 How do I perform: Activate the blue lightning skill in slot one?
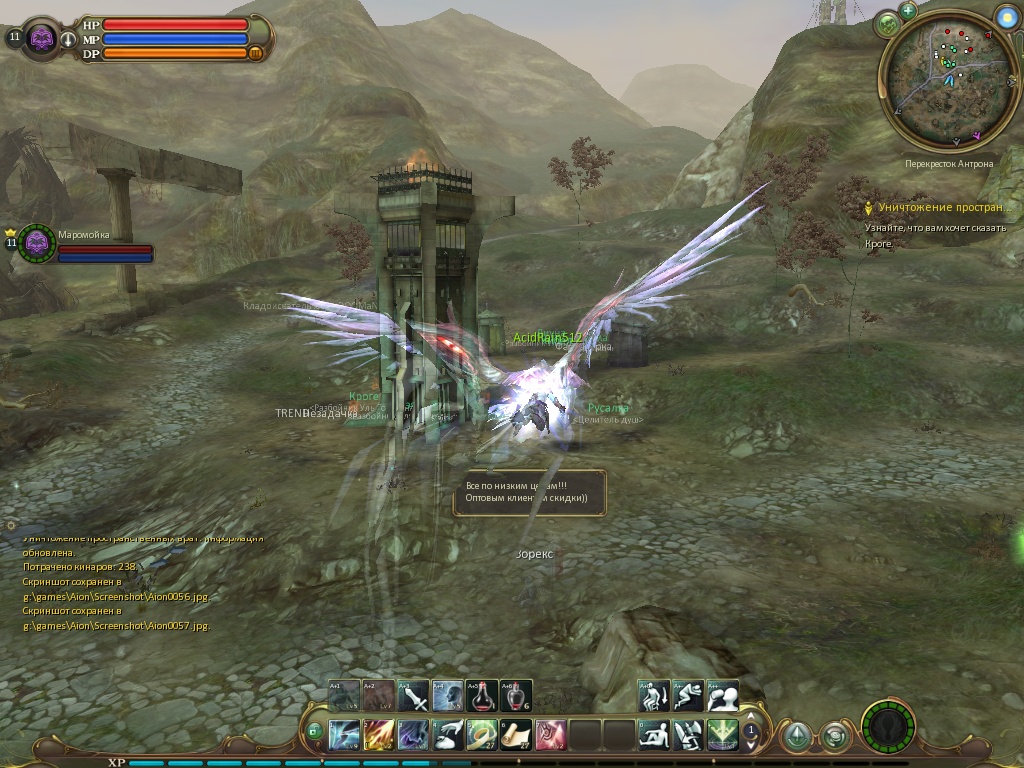[x=345, y=735]
